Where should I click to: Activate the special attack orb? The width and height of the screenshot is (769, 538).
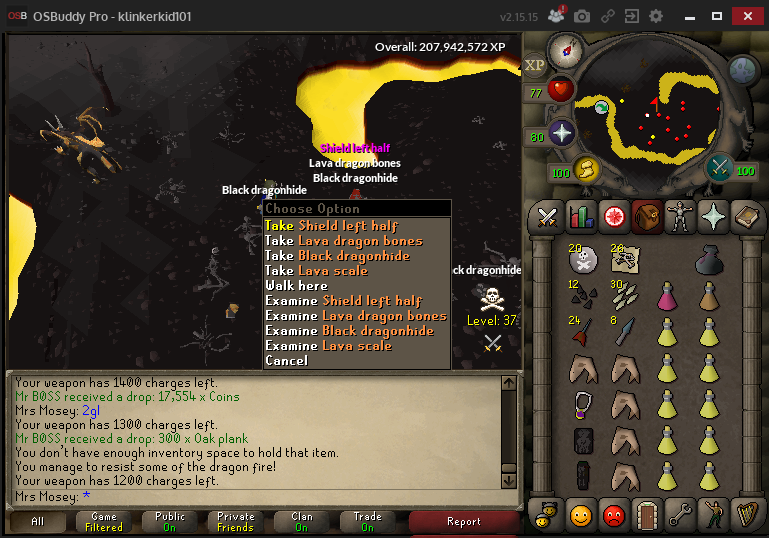pyautogui.click(x=720, y=169)
